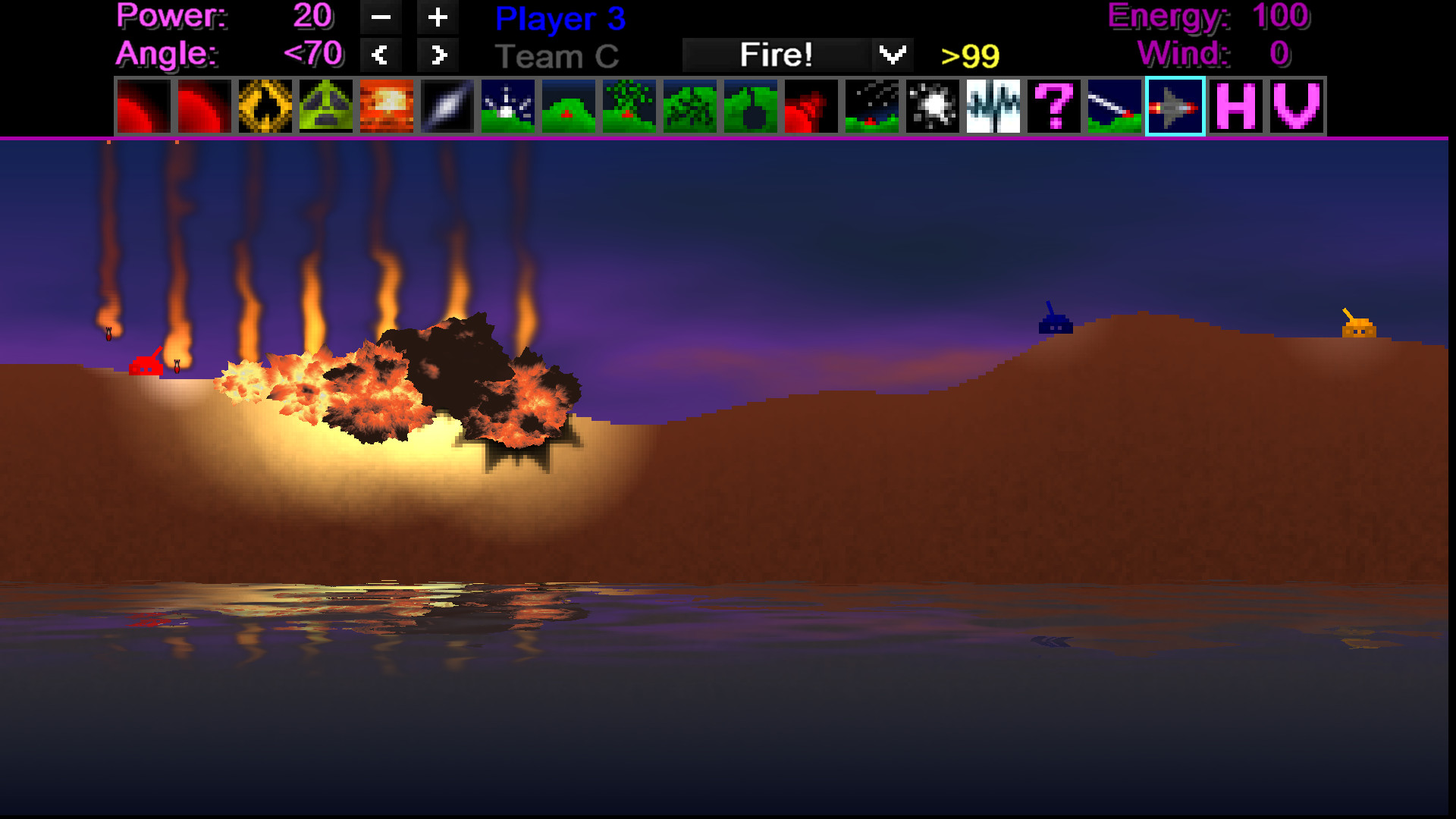1456x819 pixels.
Task: Open the Fire! dropdown arrow
Action: coord(892,54)
